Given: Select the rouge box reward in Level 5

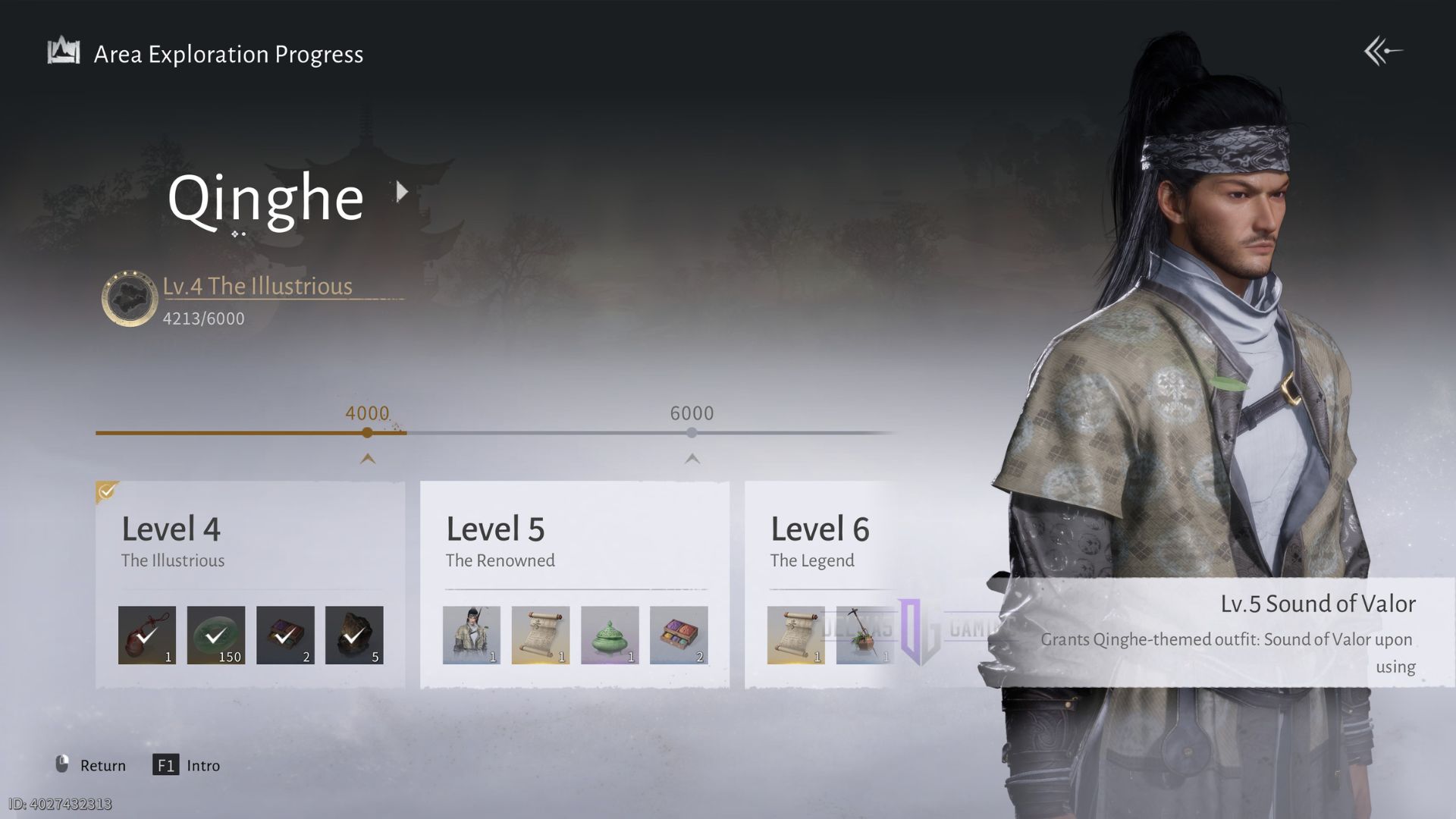Looking at the screenshot, I should pyautogui.click(x=678, y=635).
